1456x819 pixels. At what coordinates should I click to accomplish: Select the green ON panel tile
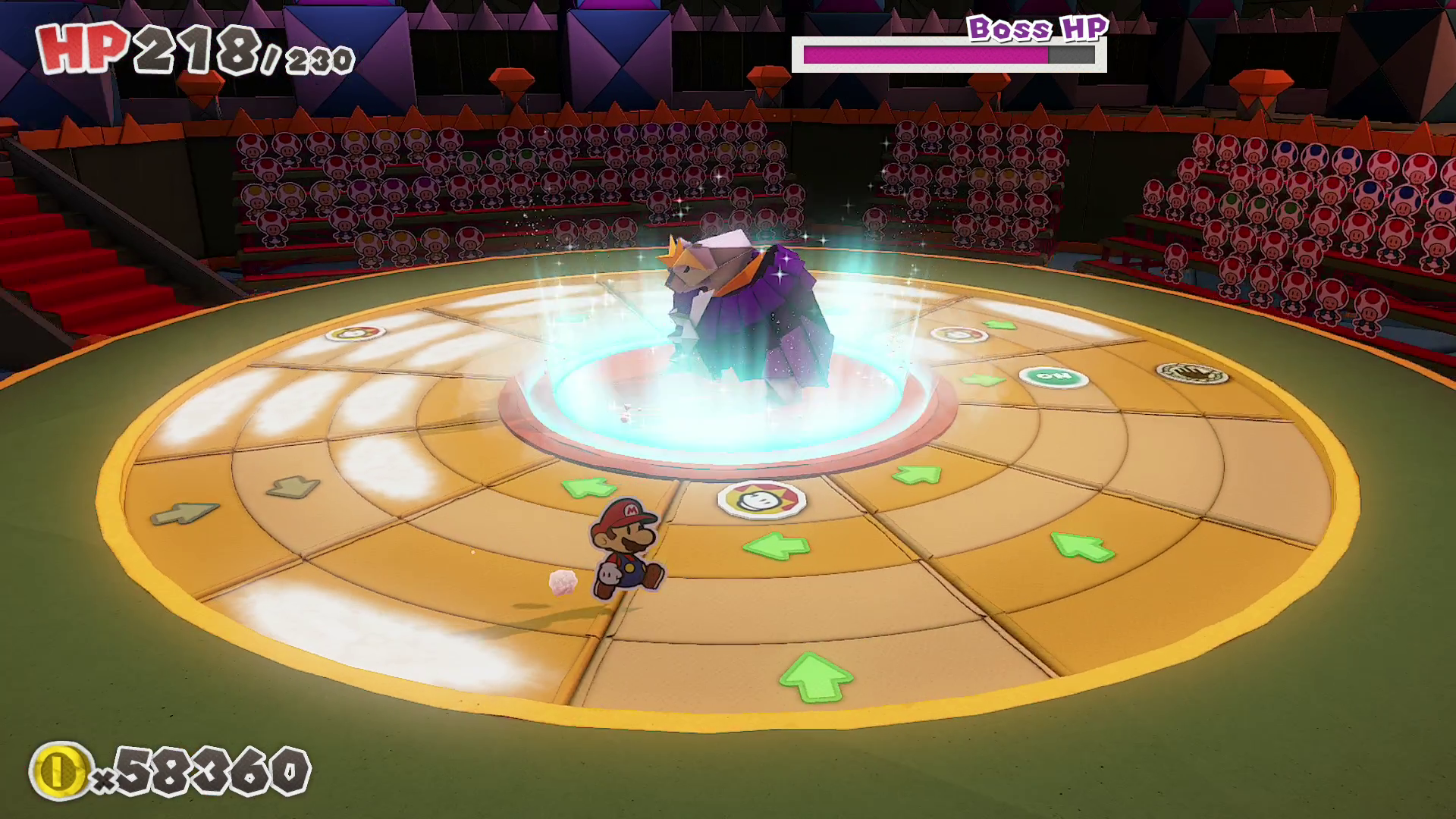coord(1053,376)
